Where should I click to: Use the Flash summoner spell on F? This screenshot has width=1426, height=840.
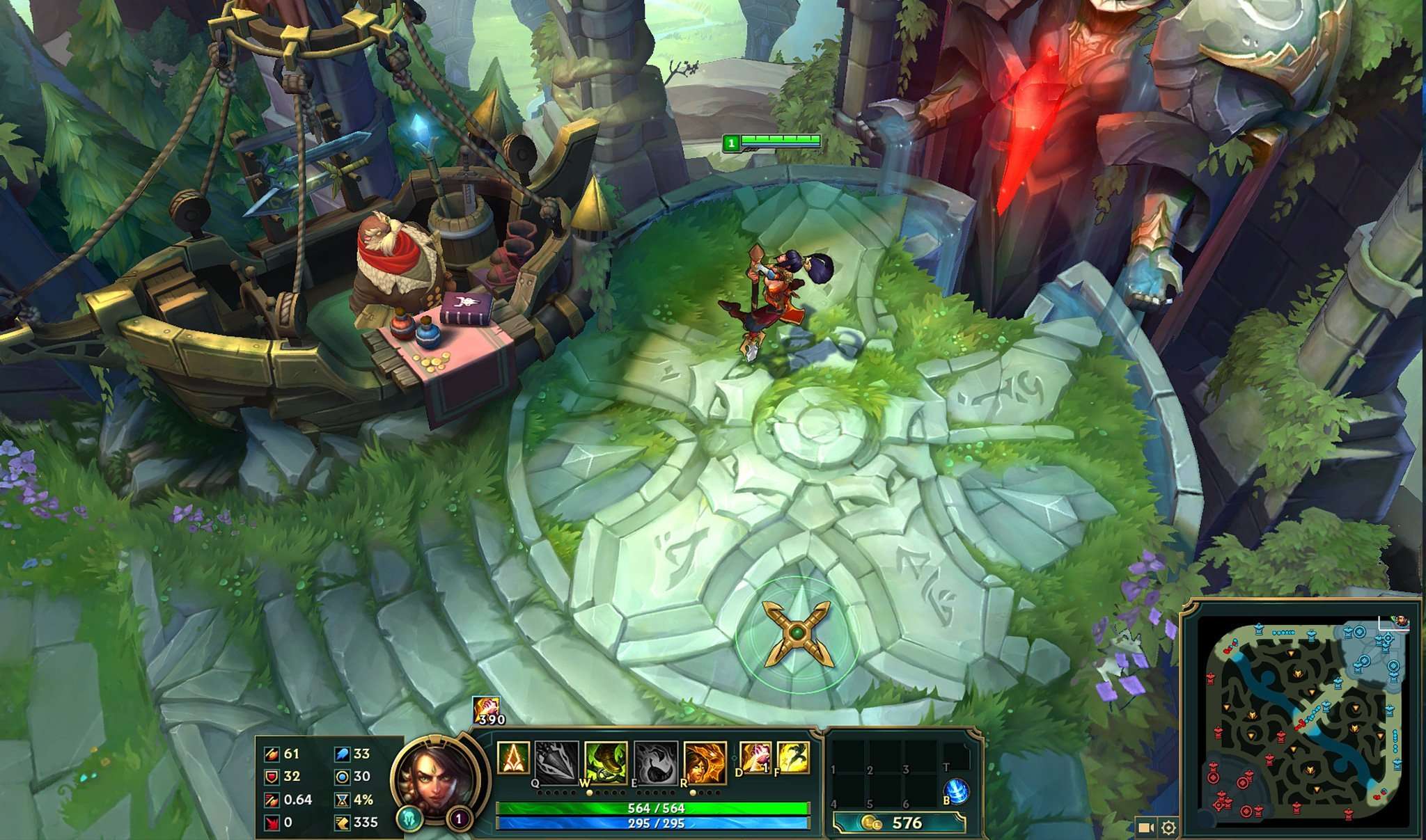794,759
